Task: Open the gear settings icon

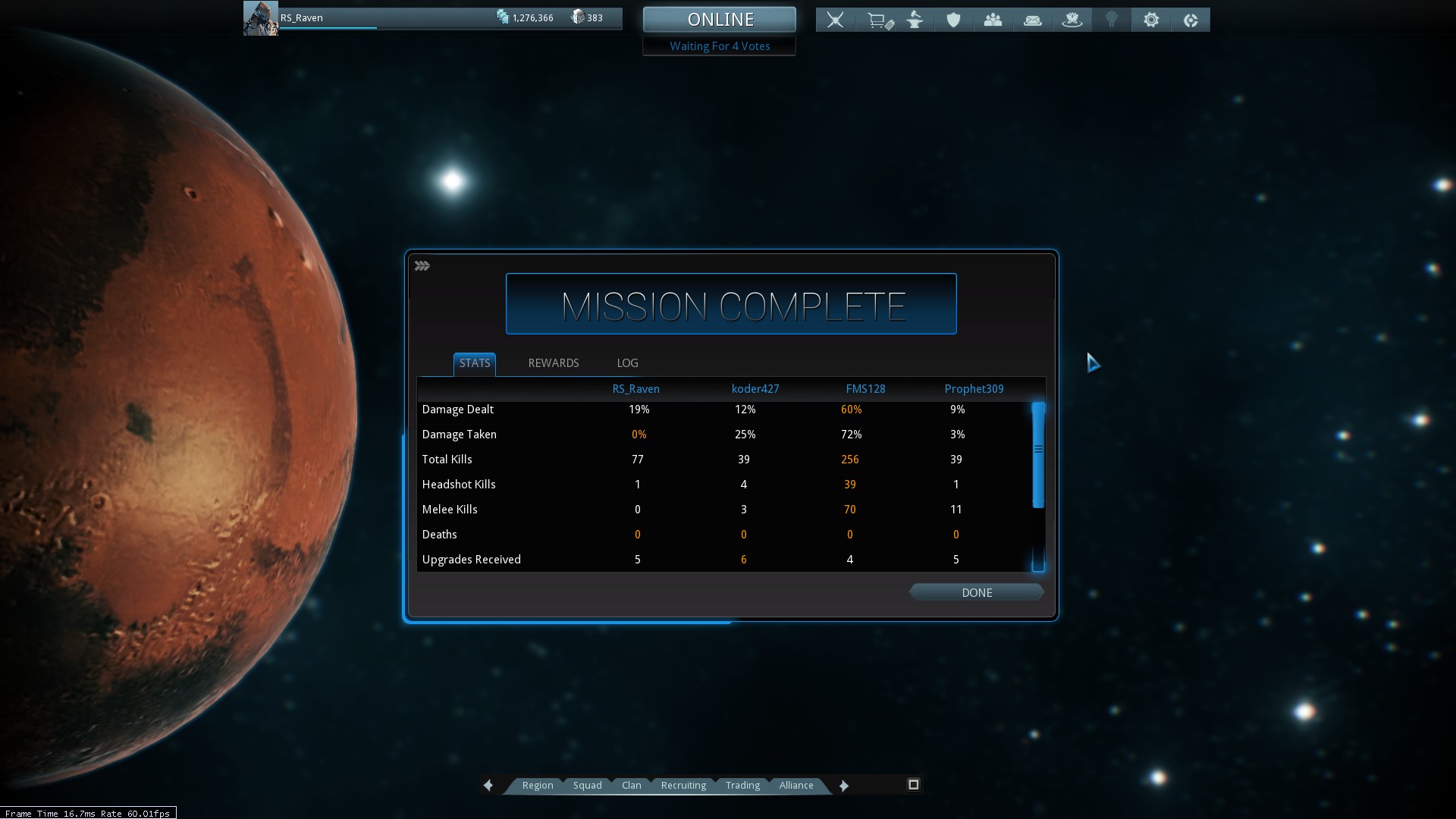Action: pos(1150,20)
